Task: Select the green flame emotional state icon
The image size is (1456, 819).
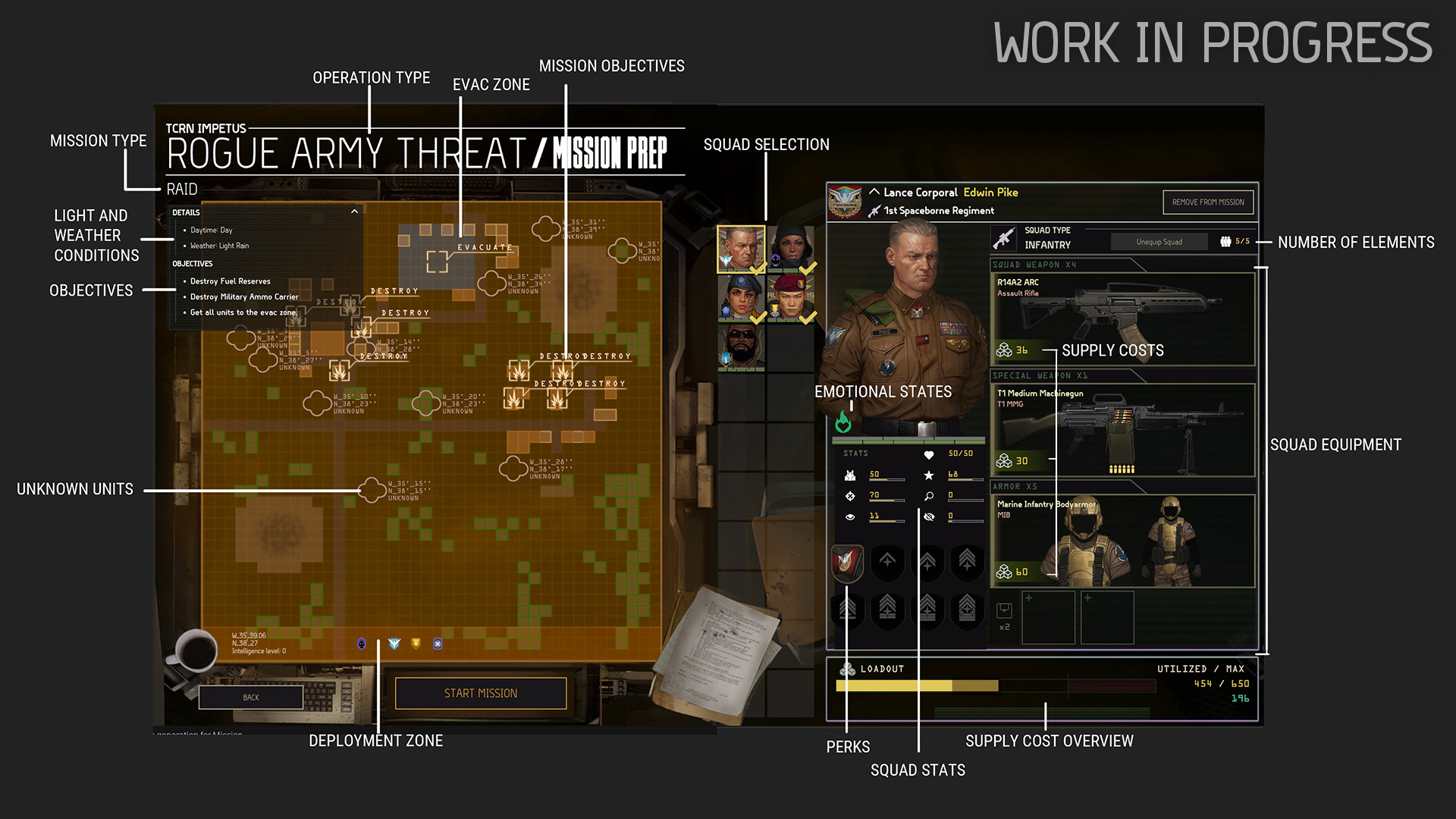Action: coord(844,422)
